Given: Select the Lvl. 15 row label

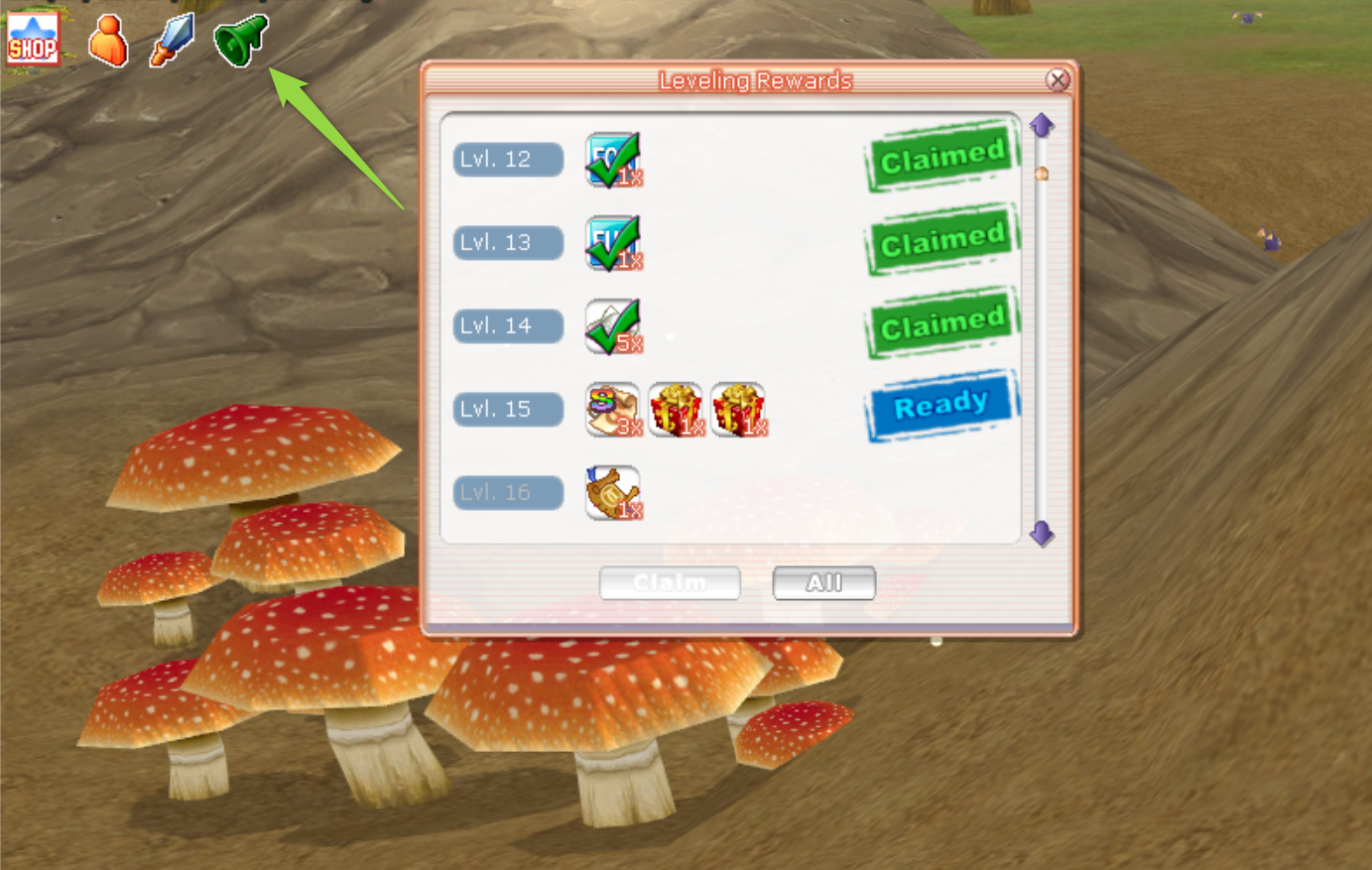Looking at the screenshot, I should click(x=508, y=409).
